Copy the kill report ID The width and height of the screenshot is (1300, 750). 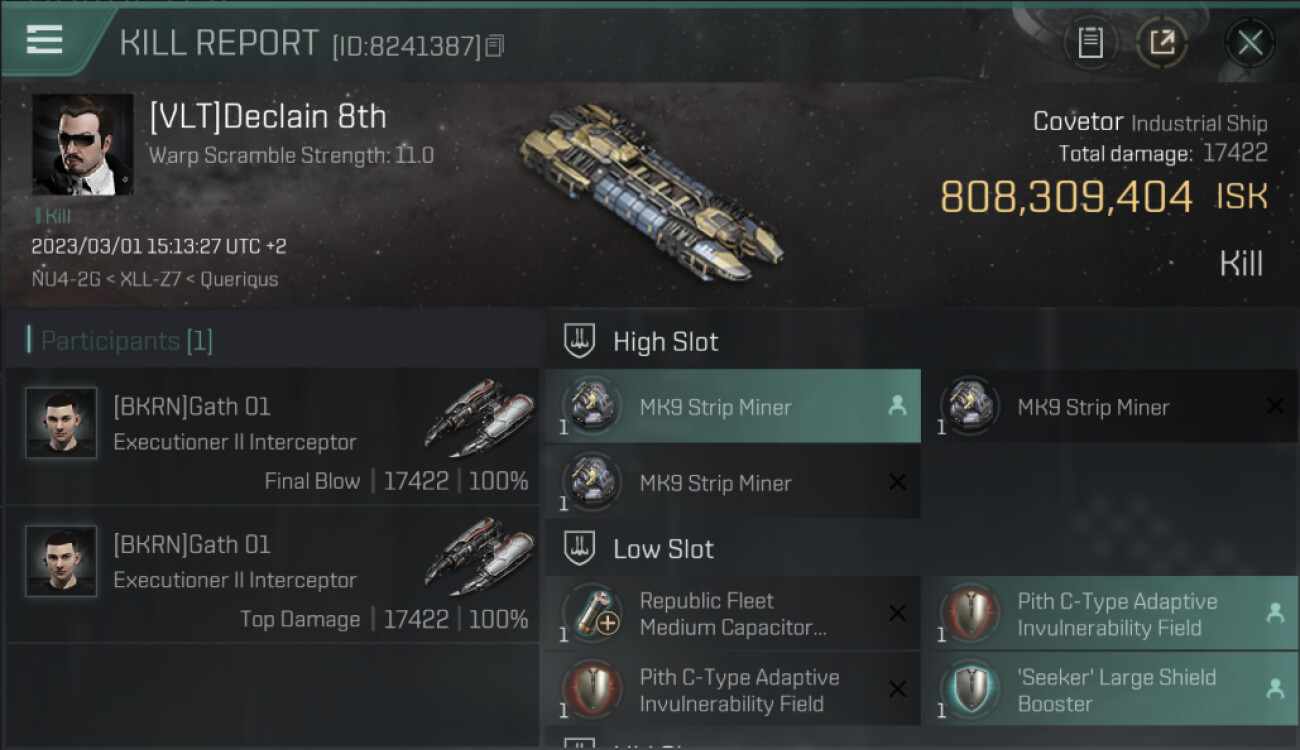tap(496, 45)
